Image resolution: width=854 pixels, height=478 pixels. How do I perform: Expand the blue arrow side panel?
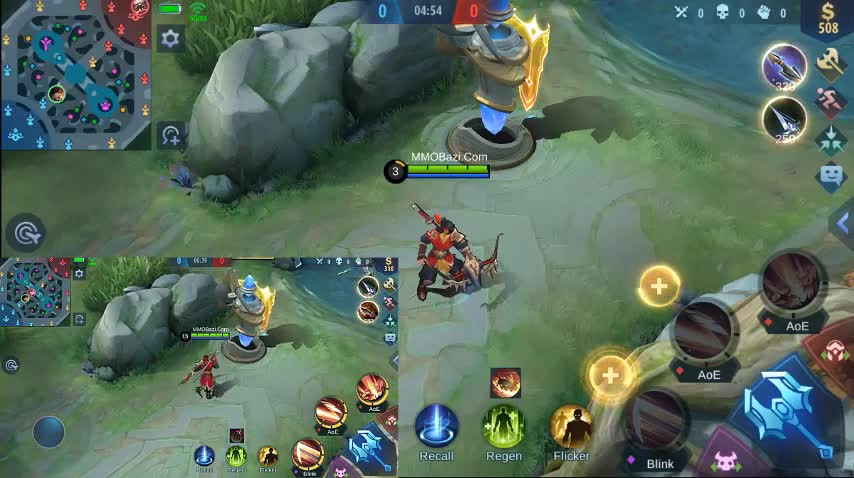pyautogui.click(x=843, y=227)
